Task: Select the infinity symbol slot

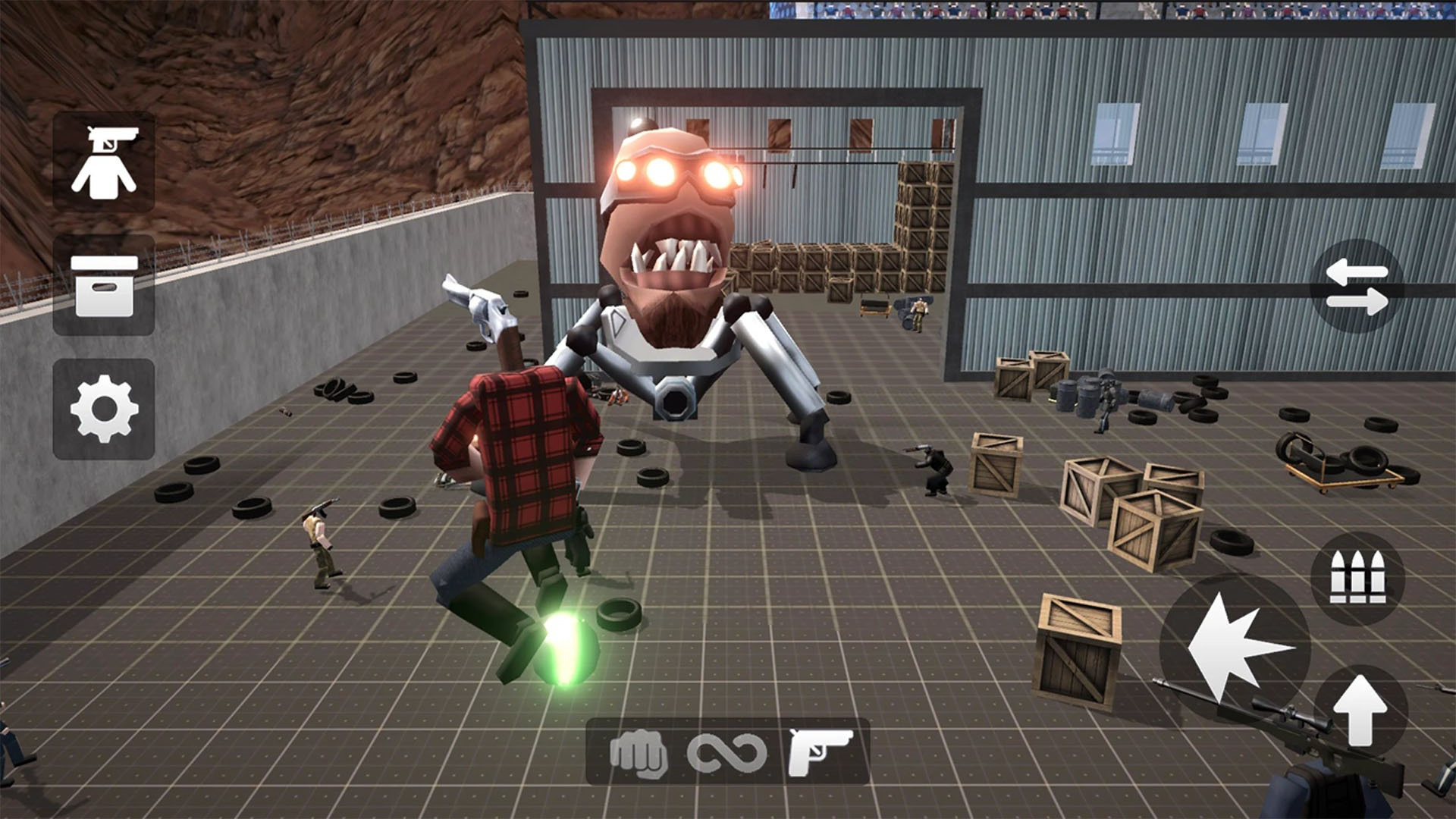Action: click(726, 753)
